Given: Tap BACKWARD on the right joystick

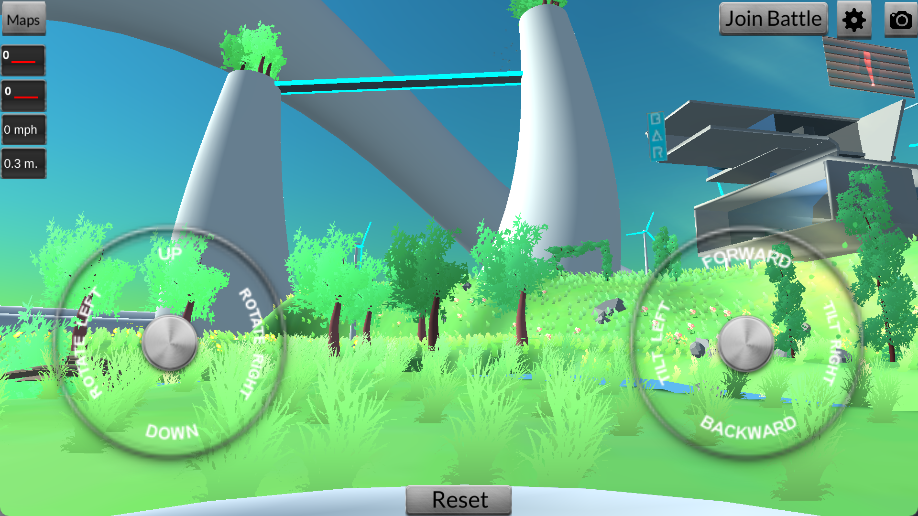Looking at the screenshot, I should [x=748, y=427].
